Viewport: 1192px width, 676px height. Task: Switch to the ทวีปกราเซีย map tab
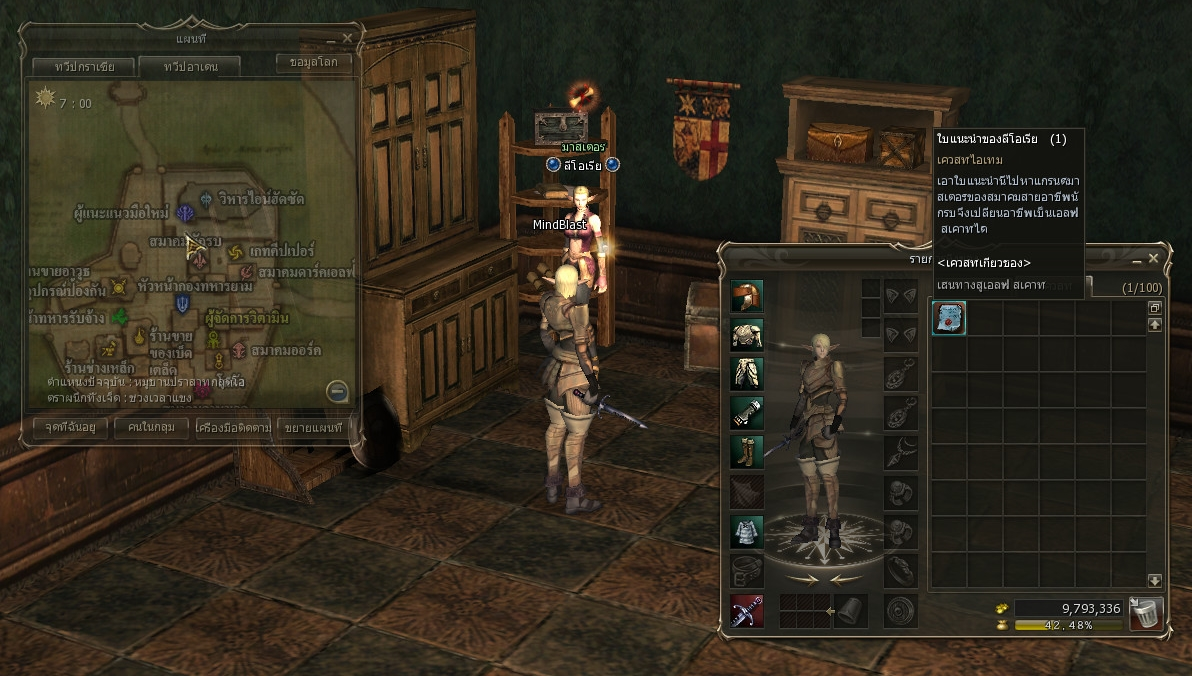pyautogui.click(x=74, y=67)
